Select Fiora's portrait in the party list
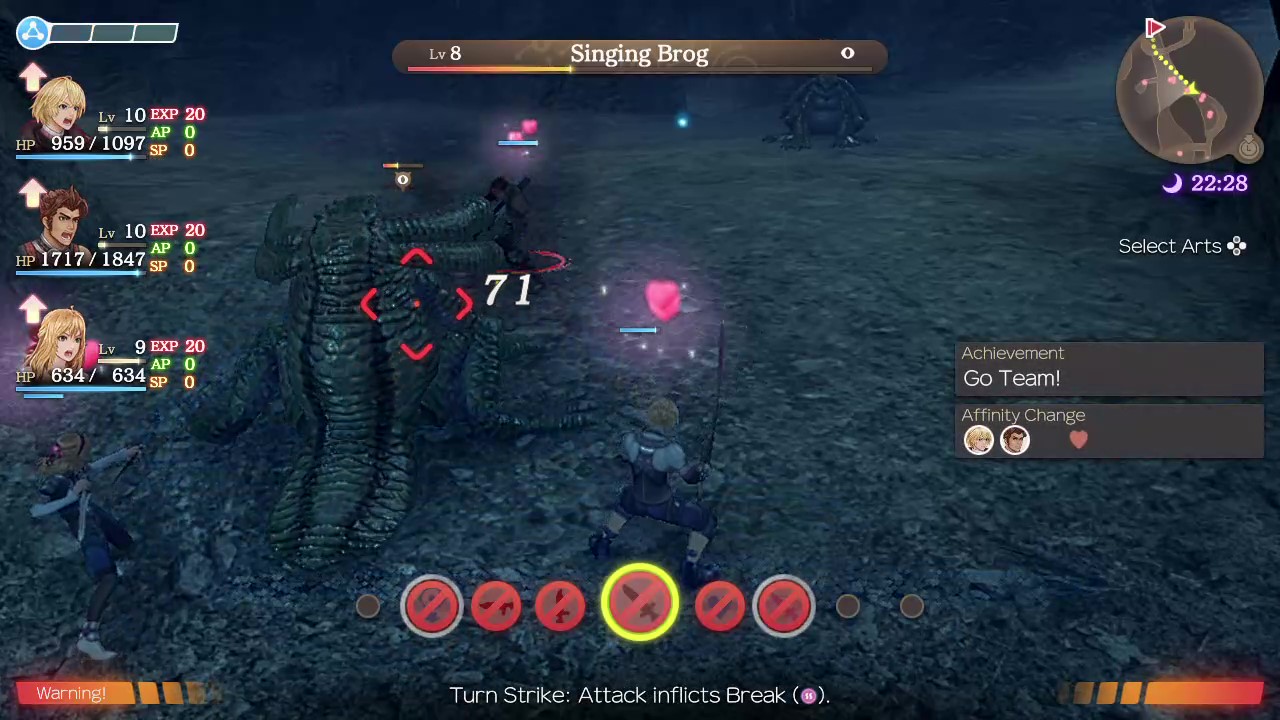The width and height of the screenshot is (1280, 720). [62, 340]
